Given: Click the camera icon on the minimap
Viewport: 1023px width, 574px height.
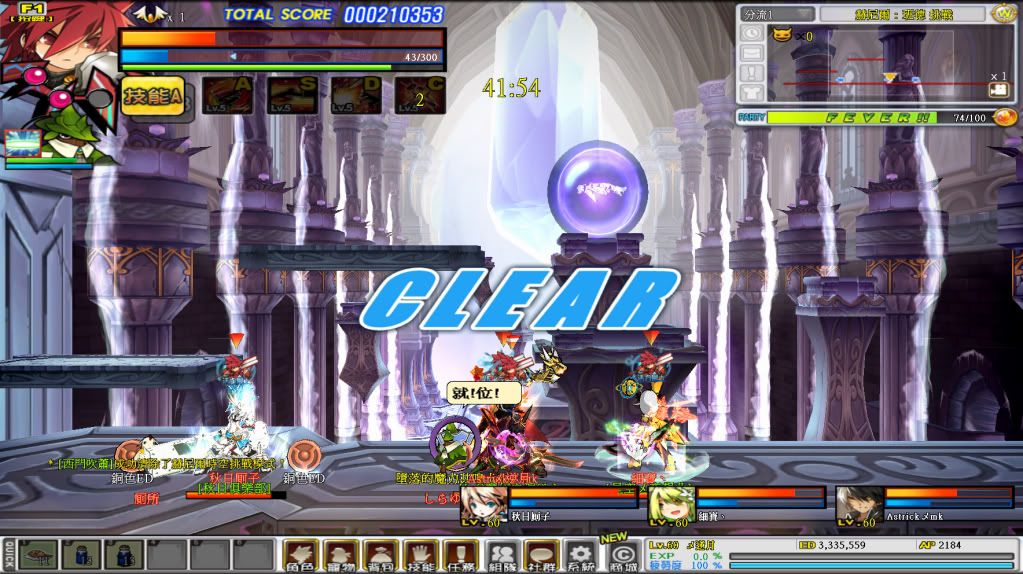Looking at the screenshot, I should (998, 90).
